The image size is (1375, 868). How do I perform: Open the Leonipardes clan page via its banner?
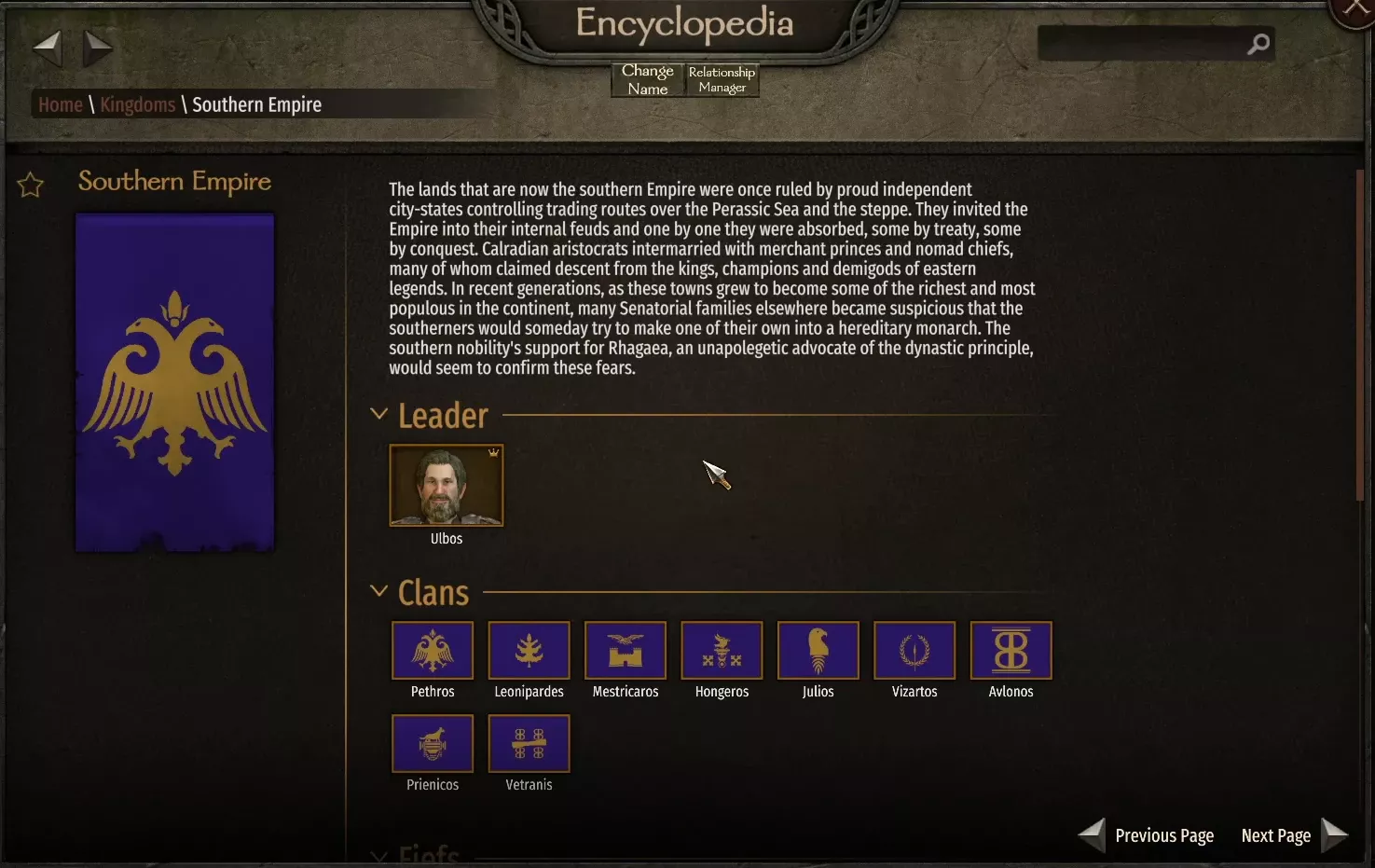pyautogui.click(x=529, y=651)
